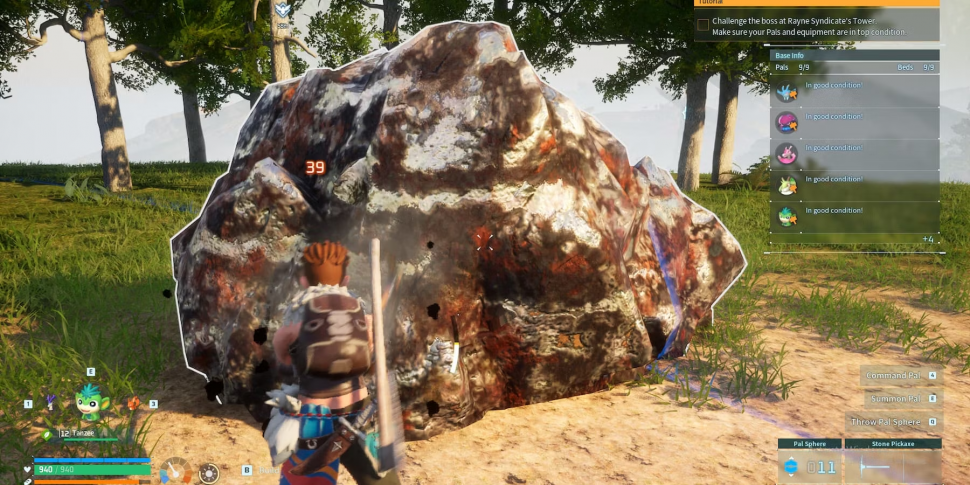Click the temperature gauge dial

click(176, 470)
